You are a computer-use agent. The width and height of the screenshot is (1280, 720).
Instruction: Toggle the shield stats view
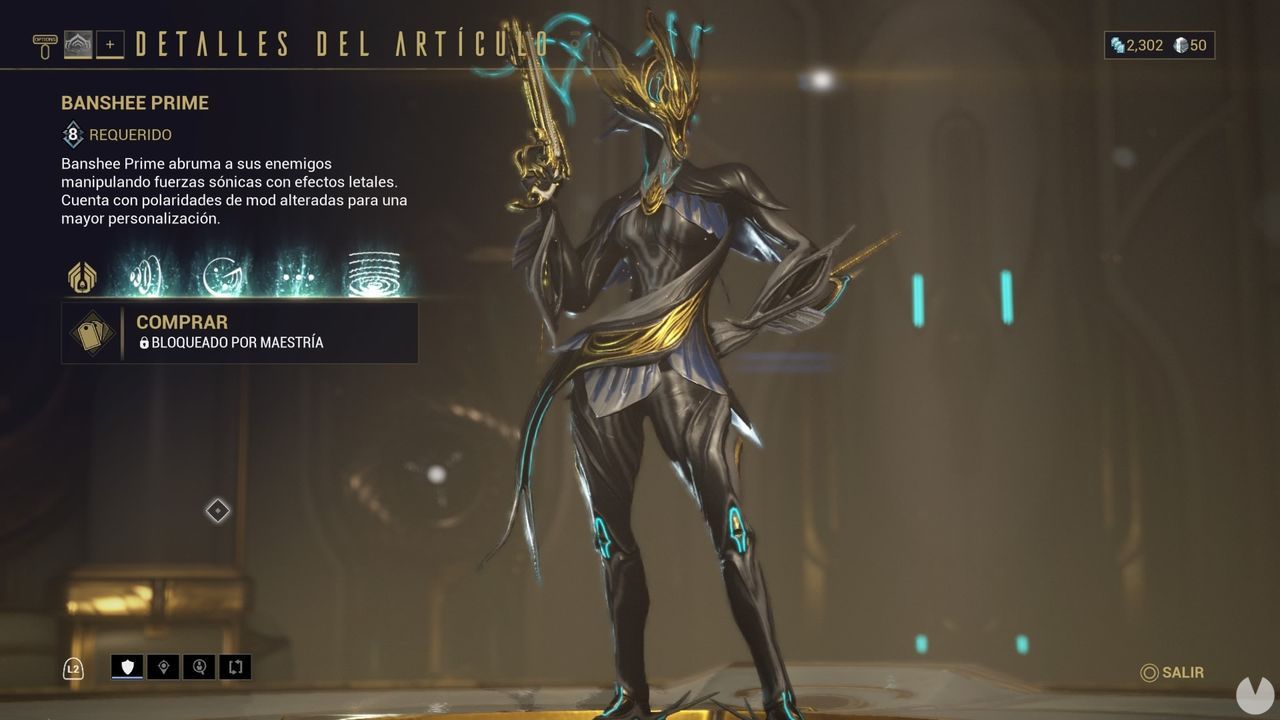126,668
